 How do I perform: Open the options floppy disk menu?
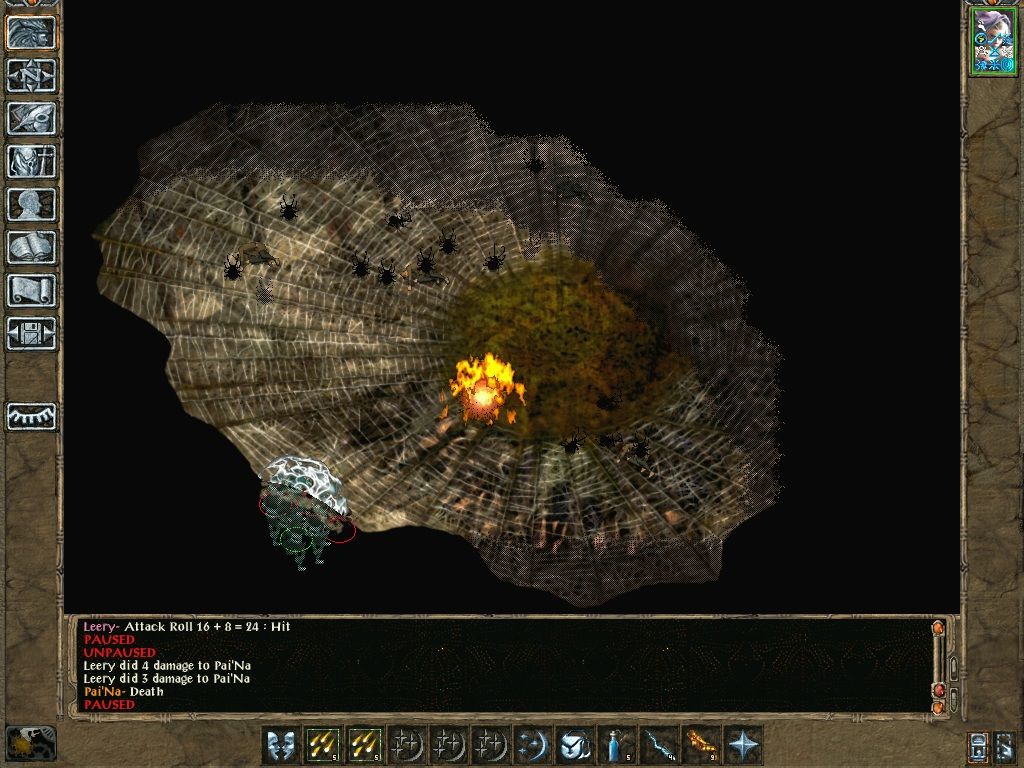pos(32,333)
